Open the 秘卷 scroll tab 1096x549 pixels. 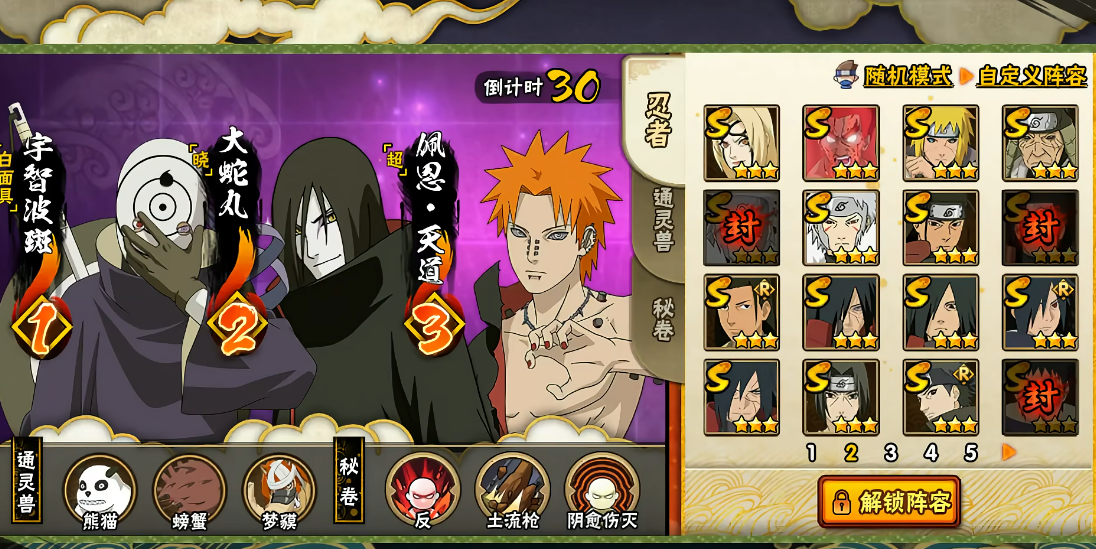662,319
